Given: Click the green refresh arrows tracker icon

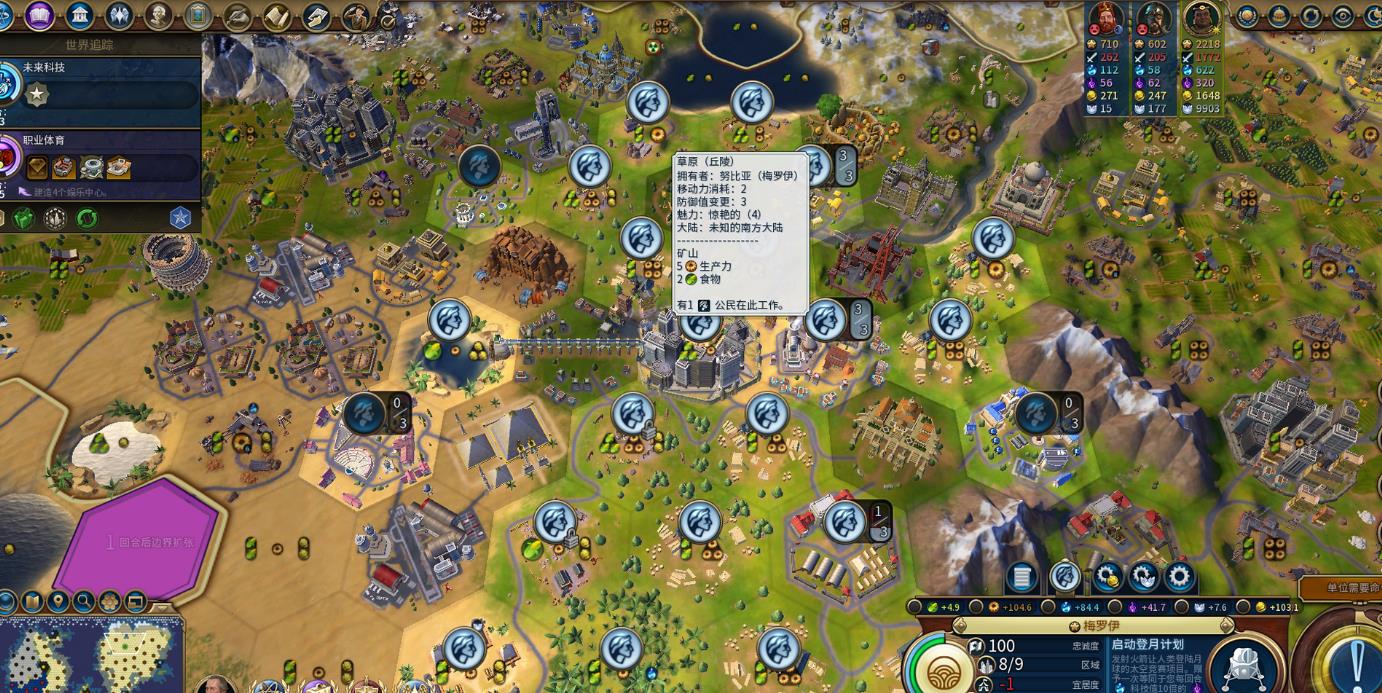Looking at the screenshot, I should [88, 217].
